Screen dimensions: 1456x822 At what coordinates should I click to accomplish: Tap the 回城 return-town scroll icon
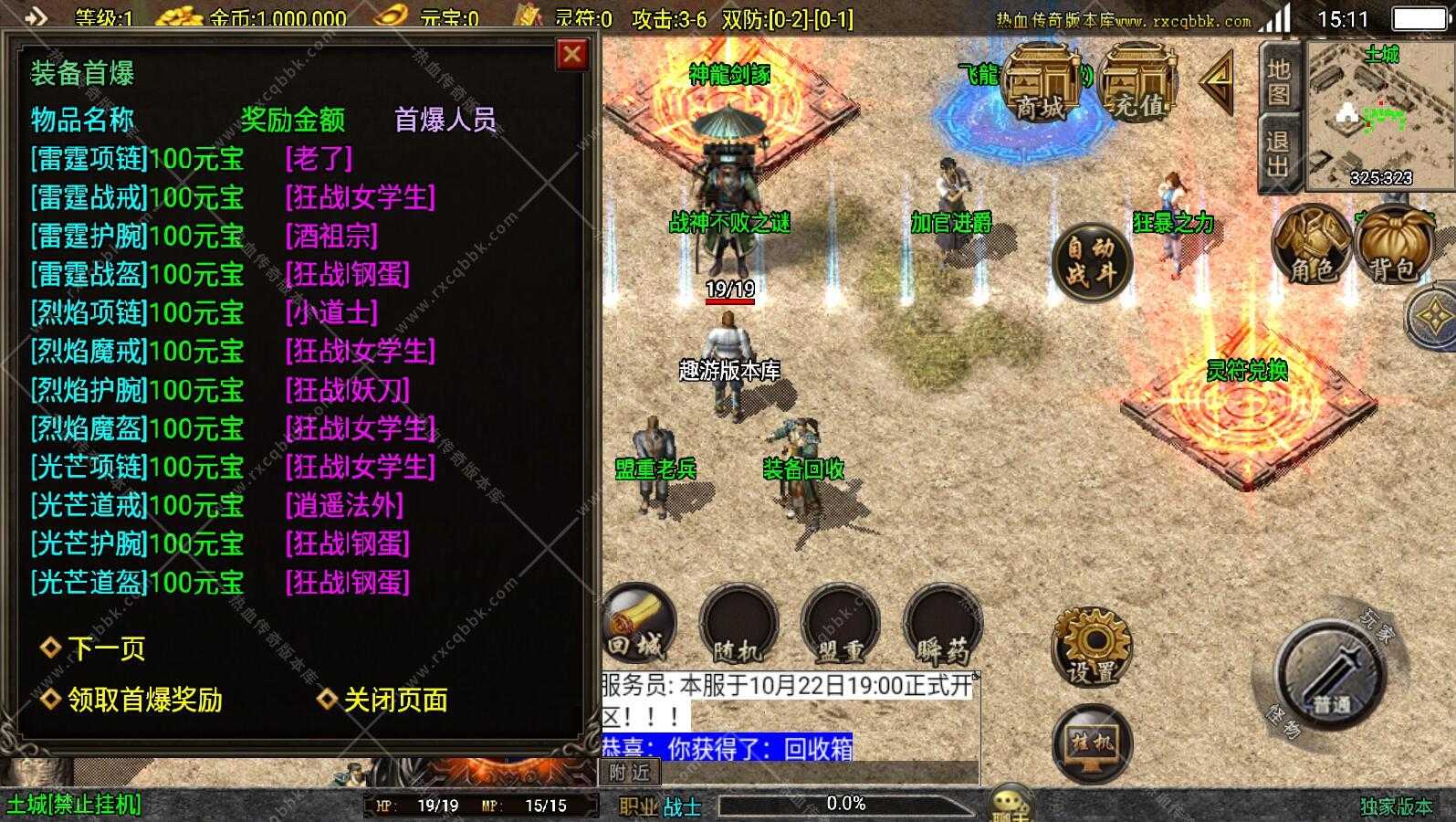tap(639, 630)
